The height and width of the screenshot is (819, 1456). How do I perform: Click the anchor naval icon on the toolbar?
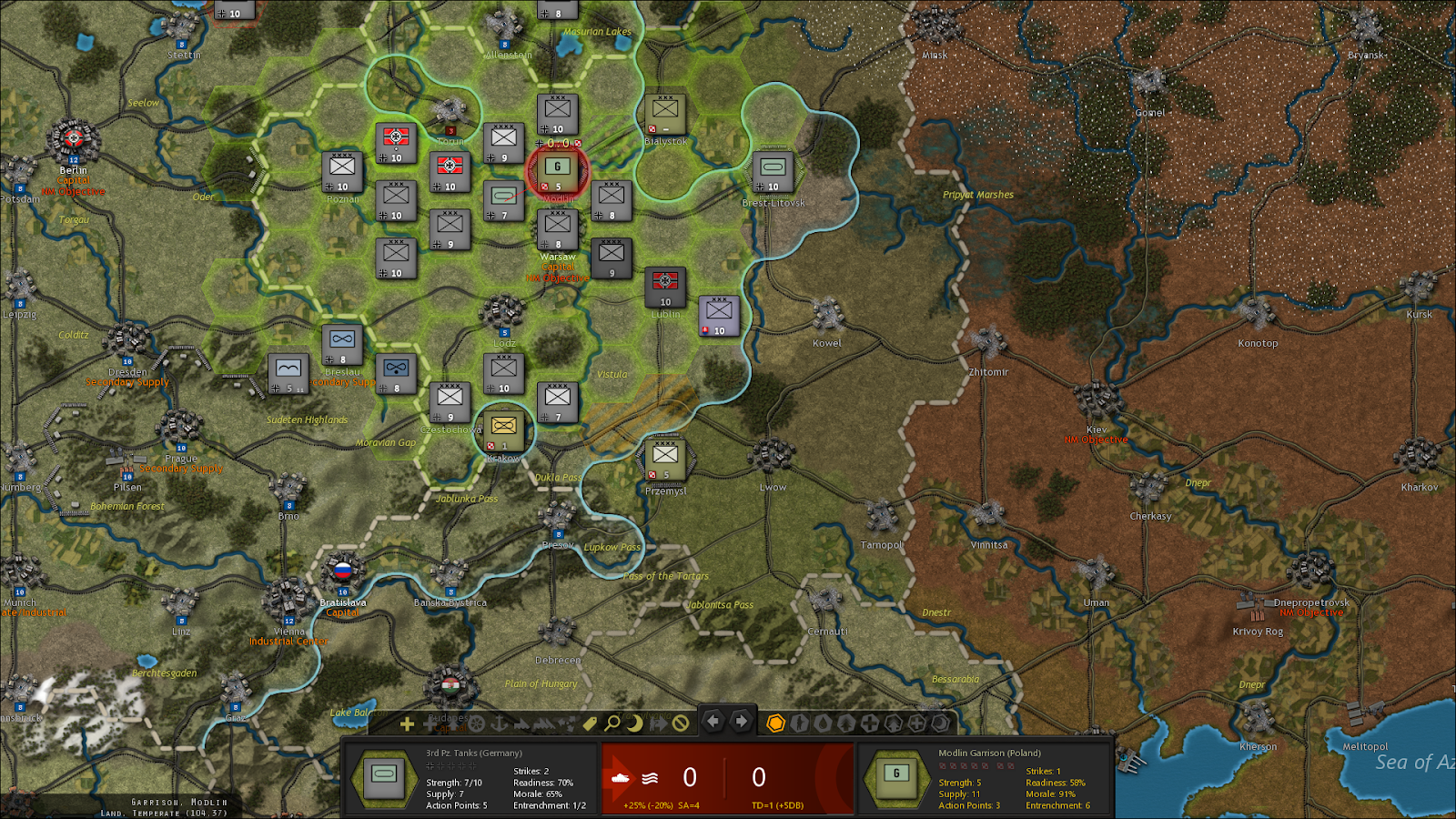(x=499, y=725)
